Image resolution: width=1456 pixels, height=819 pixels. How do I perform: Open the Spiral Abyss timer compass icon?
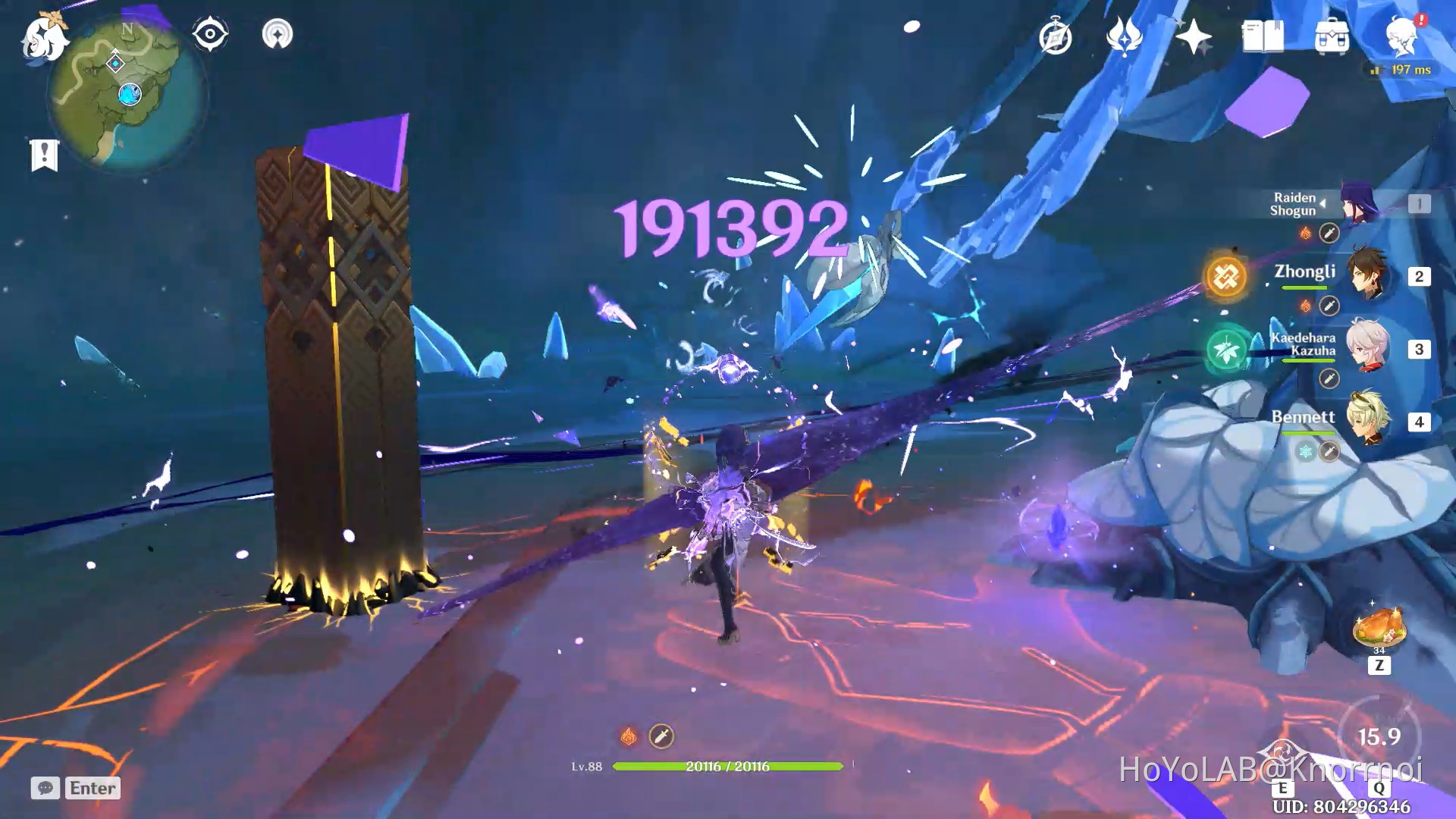coord(1056,36)
